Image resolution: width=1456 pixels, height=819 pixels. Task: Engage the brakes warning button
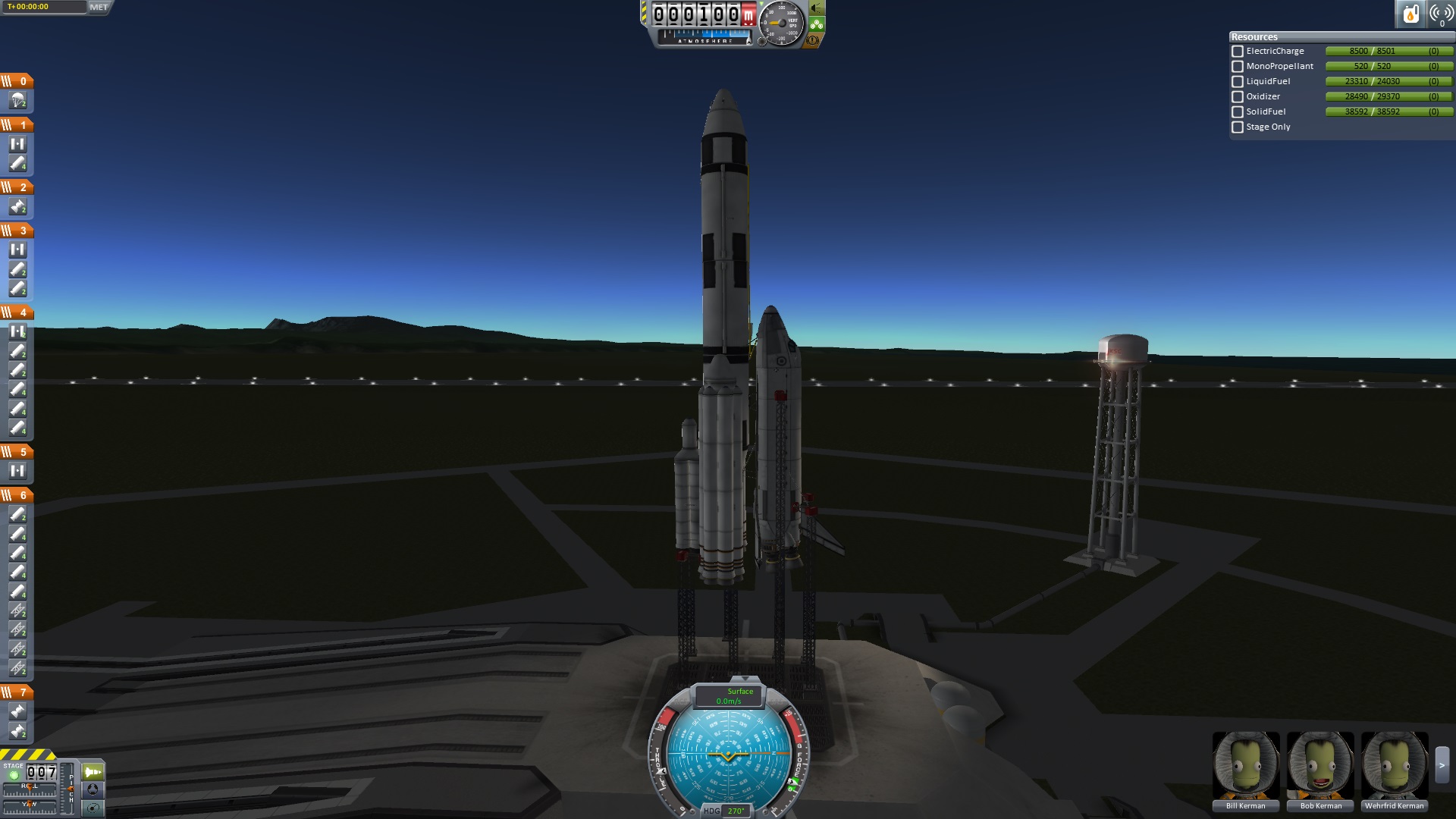pyautogui.click(x=813, y=41)
